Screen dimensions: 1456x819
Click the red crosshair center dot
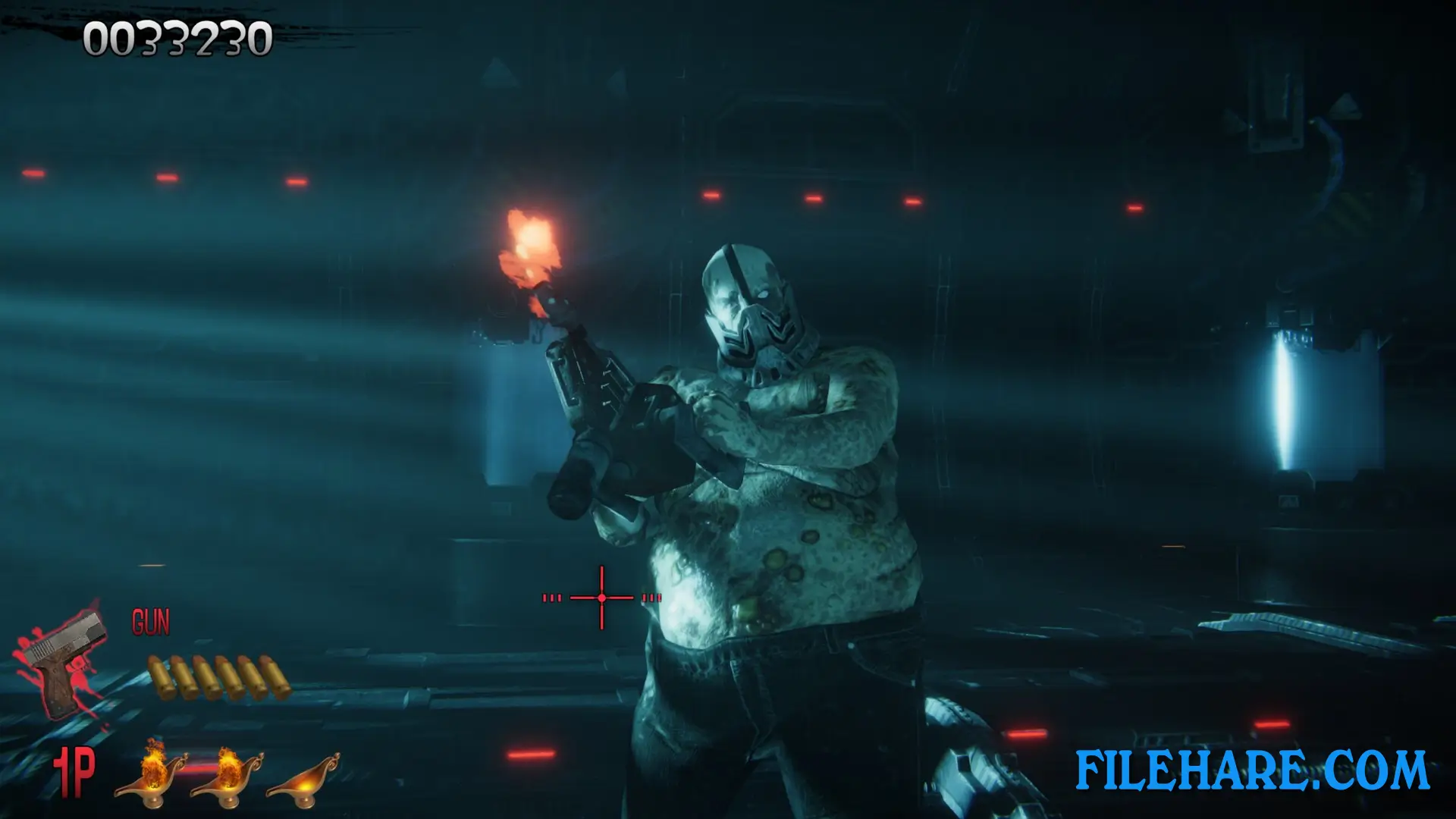click(x=601, y=599)
